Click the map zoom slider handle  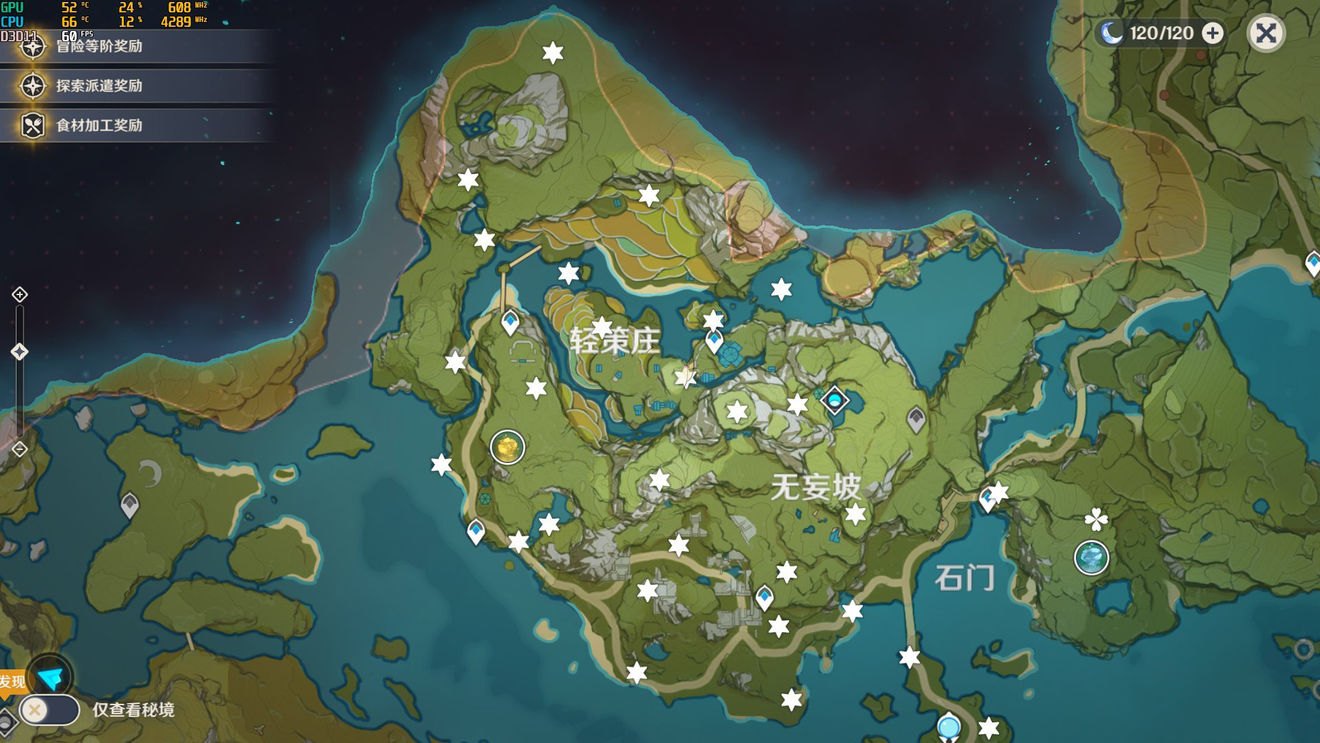tap(19, 352)
